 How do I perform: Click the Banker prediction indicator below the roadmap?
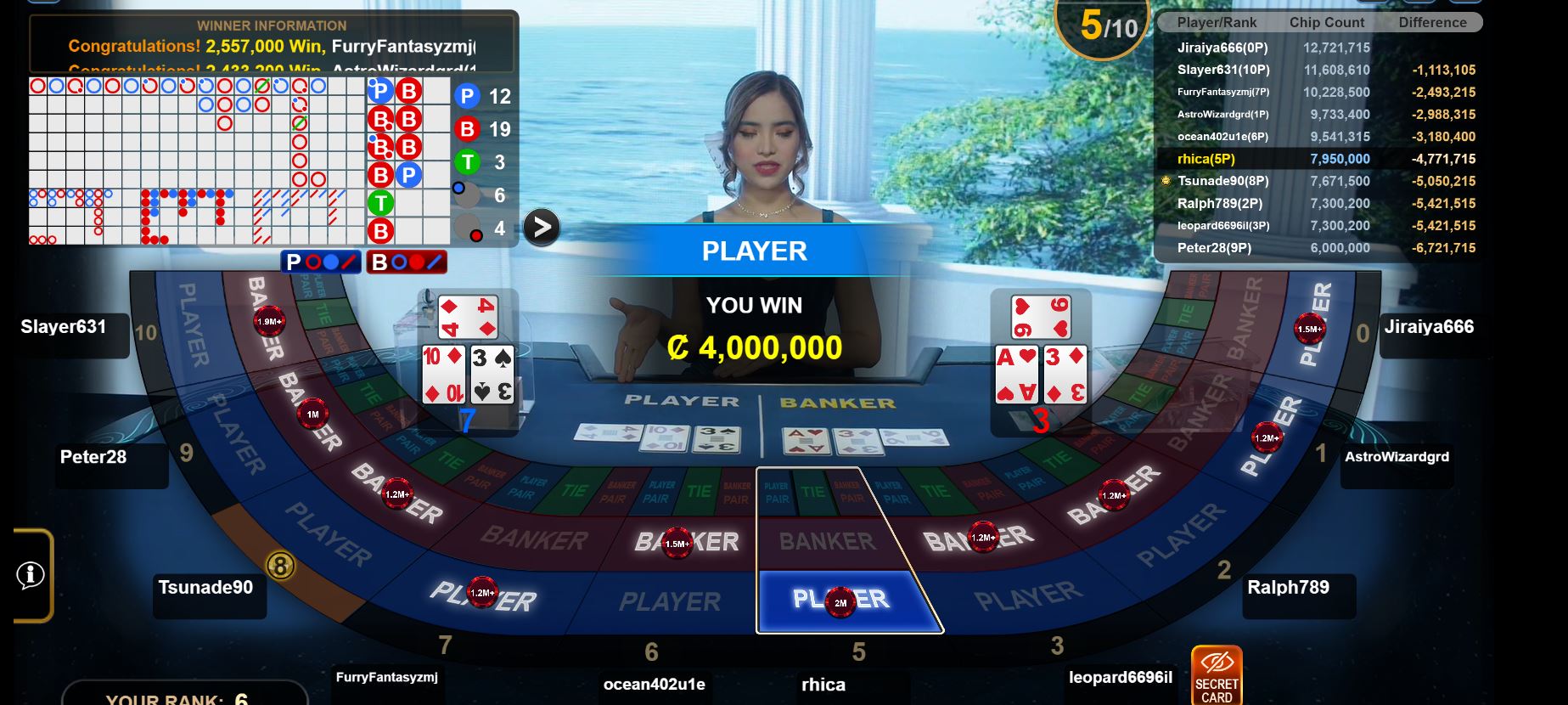[407, 262]
